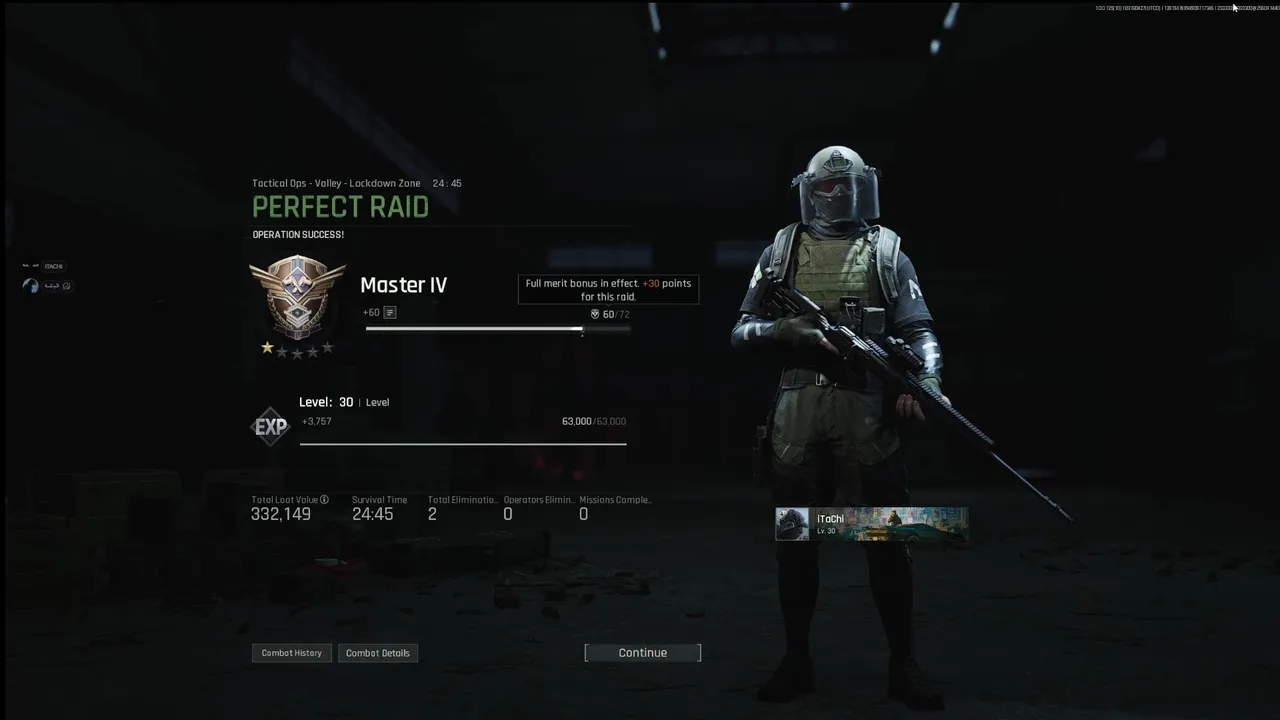Open the rank points breakdown list icon

[390, 313]
